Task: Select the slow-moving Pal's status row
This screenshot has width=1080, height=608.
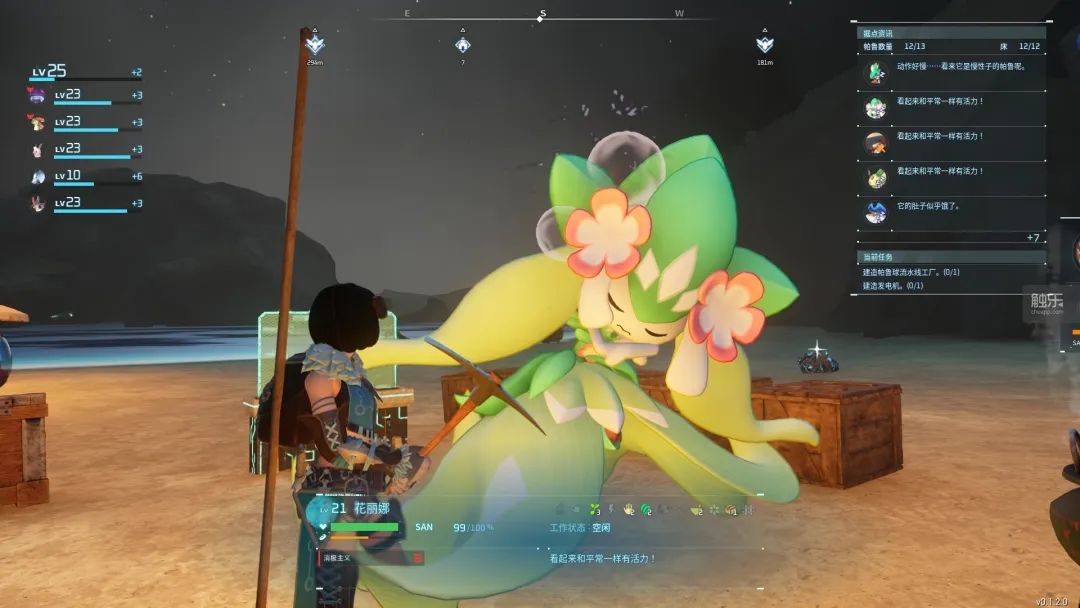Action: click(x=950, y=71)
